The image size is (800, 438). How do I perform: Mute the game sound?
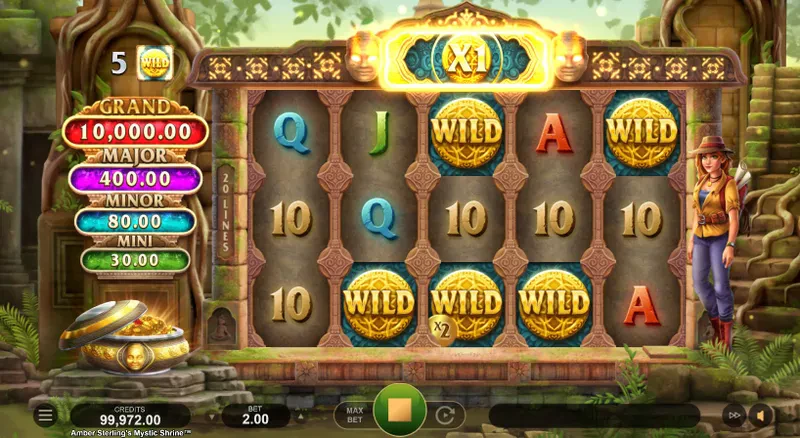point(762,415)
